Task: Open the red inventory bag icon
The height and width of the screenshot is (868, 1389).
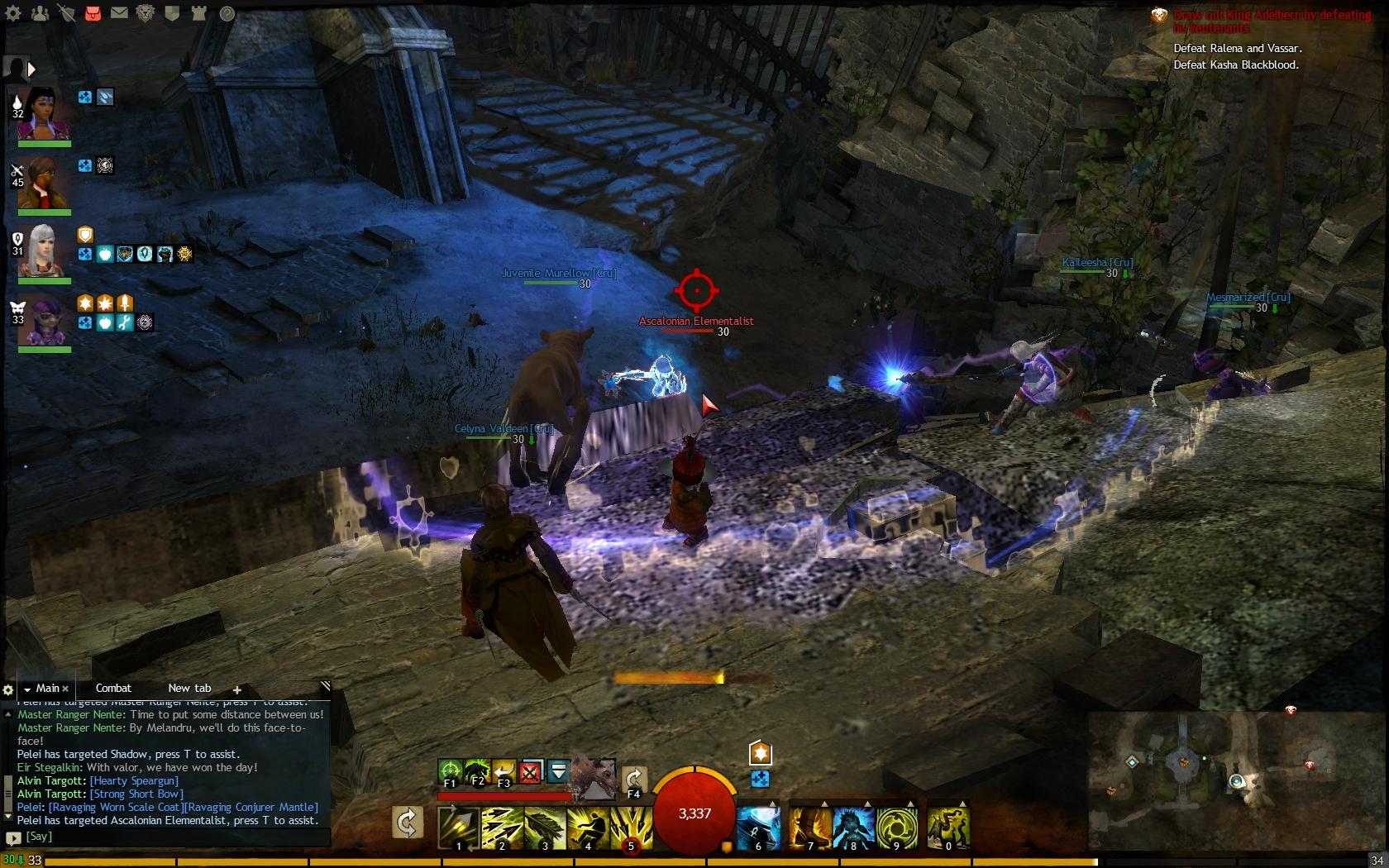Action: 93,13
